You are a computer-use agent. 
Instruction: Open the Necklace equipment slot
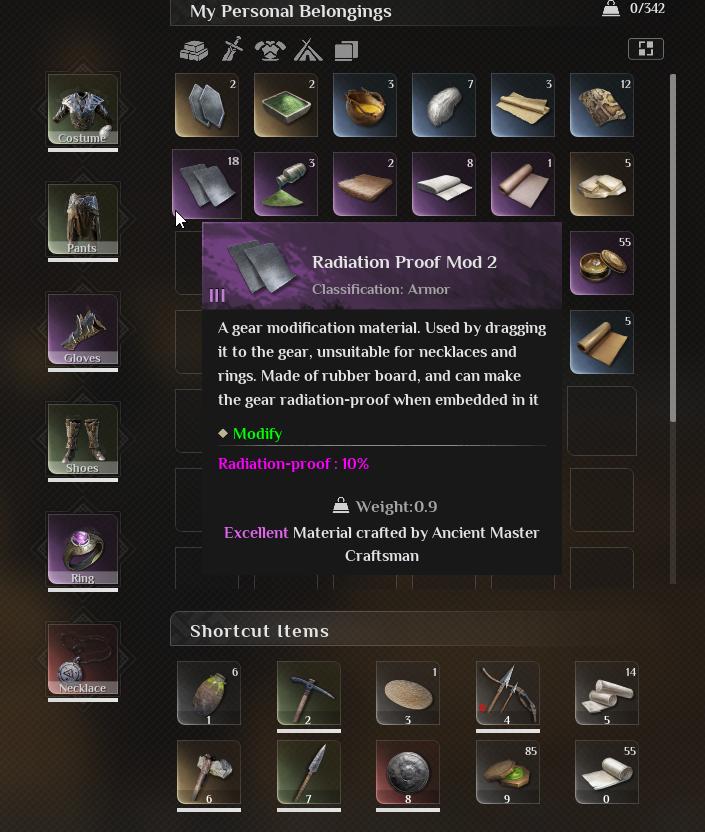[x=83, y=659]
